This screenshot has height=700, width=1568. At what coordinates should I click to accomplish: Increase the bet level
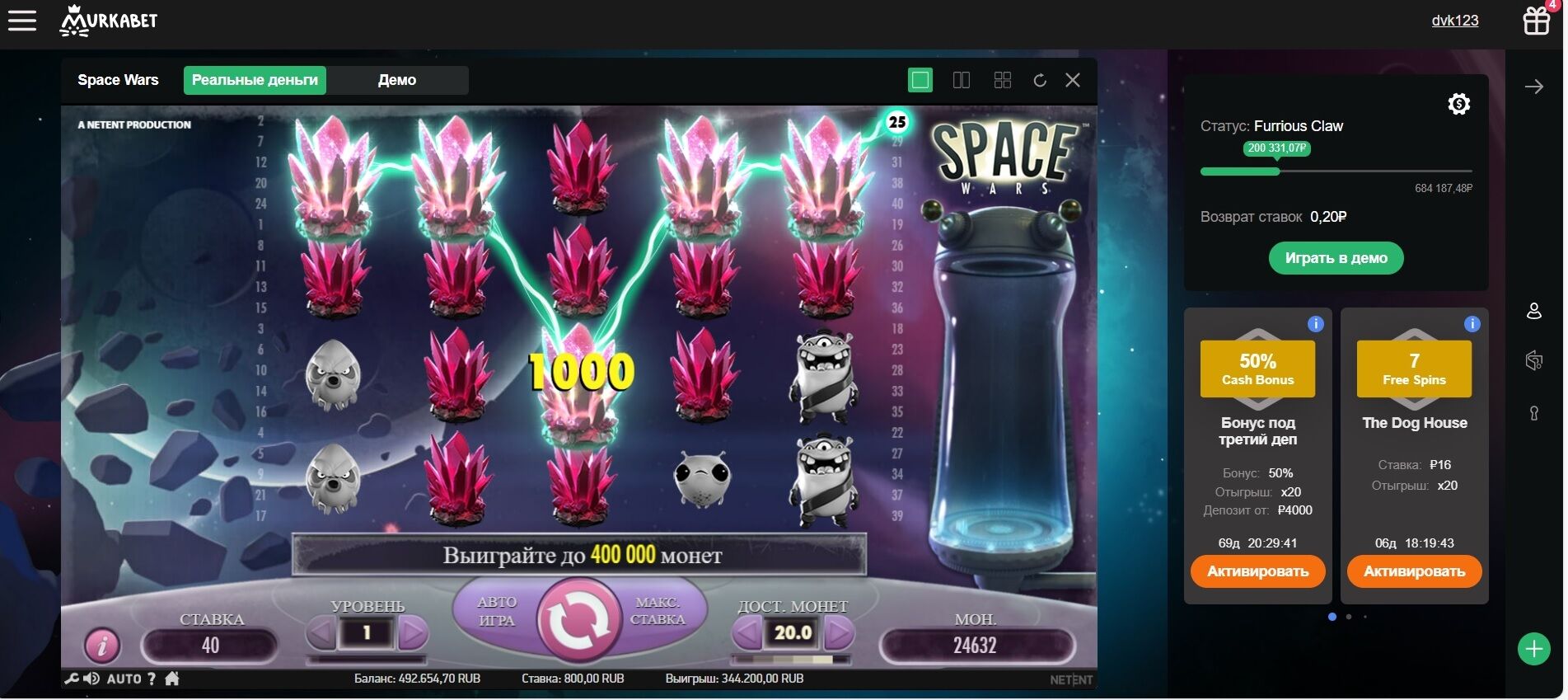(x=413, y=633)
